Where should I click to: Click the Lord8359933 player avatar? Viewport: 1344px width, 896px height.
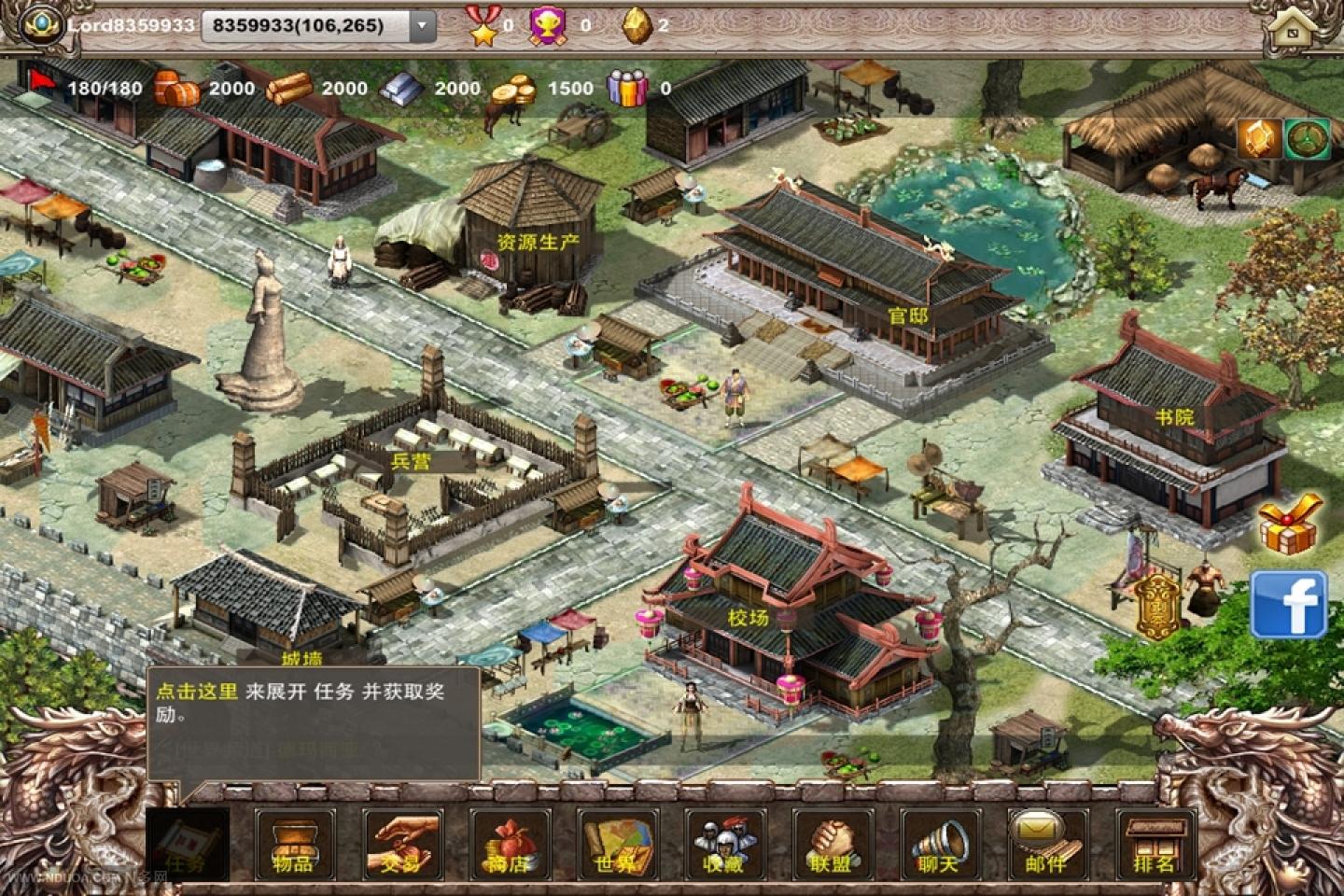click(x=39, y=24)
